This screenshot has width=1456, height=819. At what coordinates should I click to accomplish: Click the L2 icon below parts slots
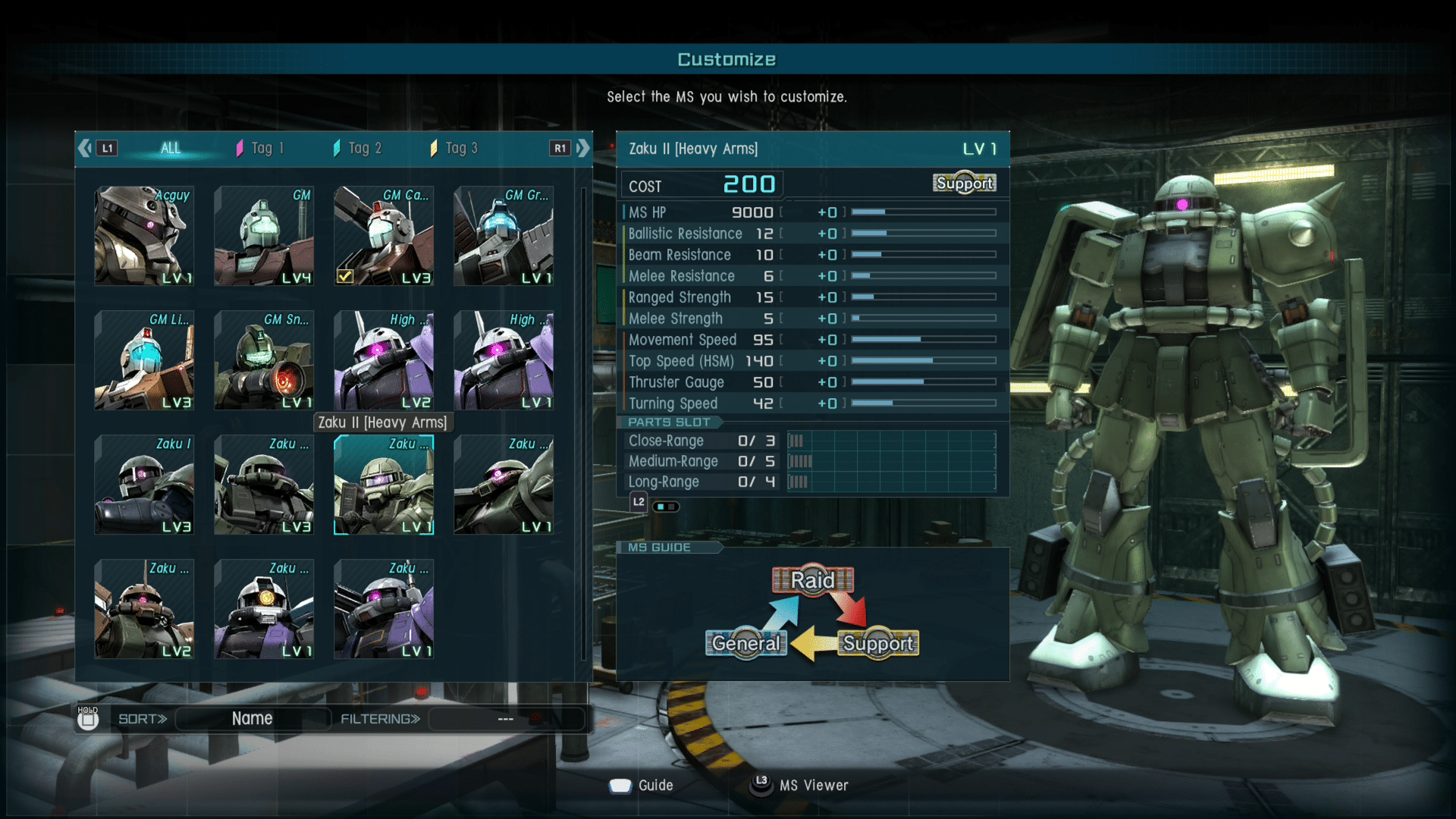[638, 501]
